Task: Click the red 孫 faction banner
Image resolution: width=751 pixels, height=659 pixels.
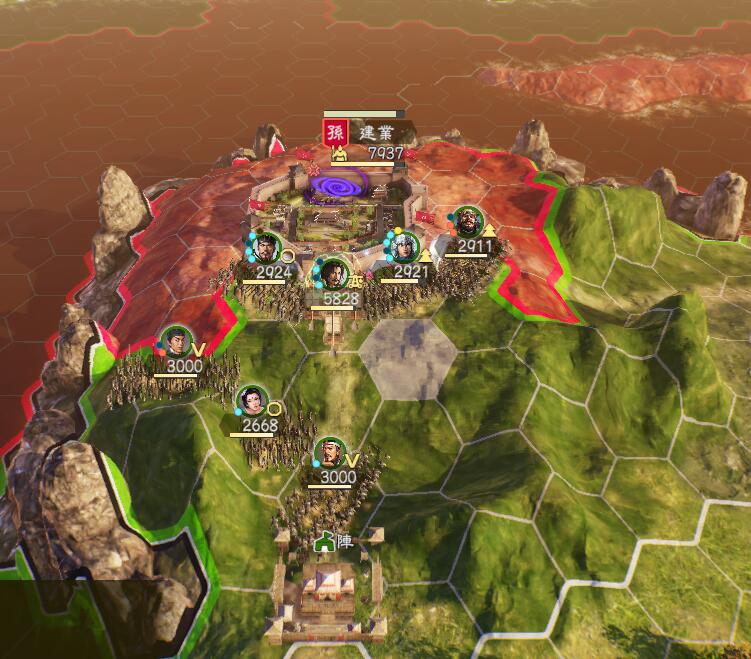Action: [x=334, y=132]
